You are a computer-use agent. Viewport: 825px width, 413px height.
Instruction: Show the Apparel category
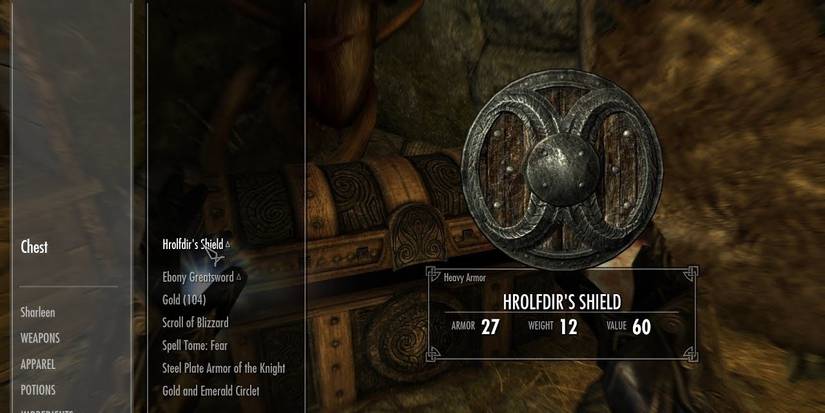[38, 365]
